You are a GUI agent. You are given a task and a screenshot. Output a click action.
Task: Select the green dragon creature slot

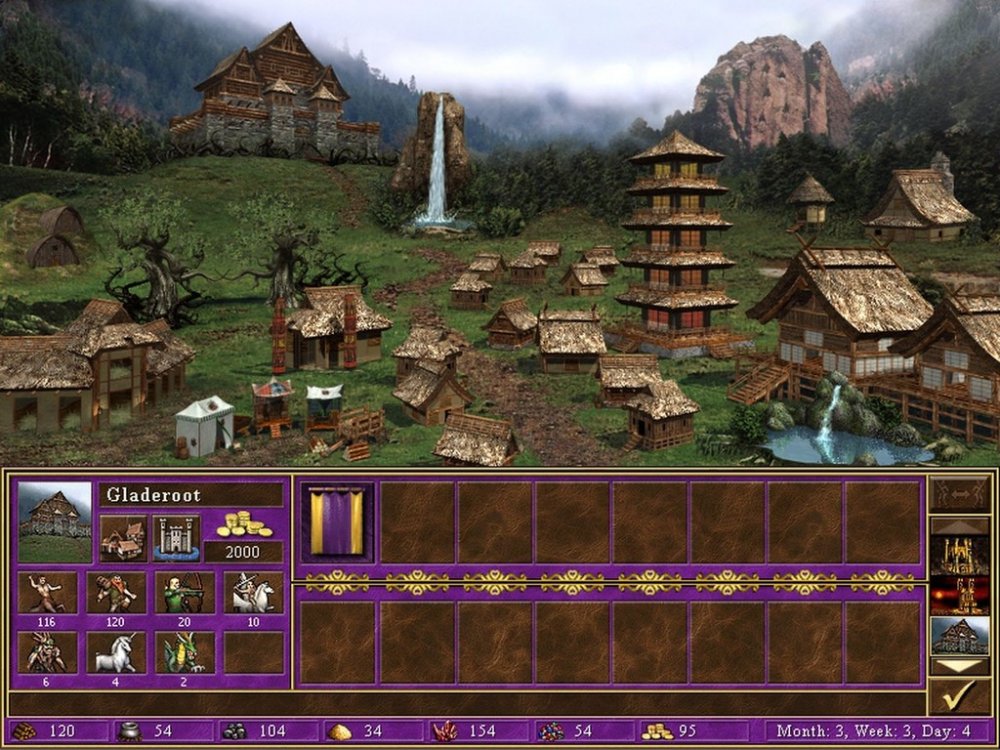pyautogui.click(x=184, y=652)
